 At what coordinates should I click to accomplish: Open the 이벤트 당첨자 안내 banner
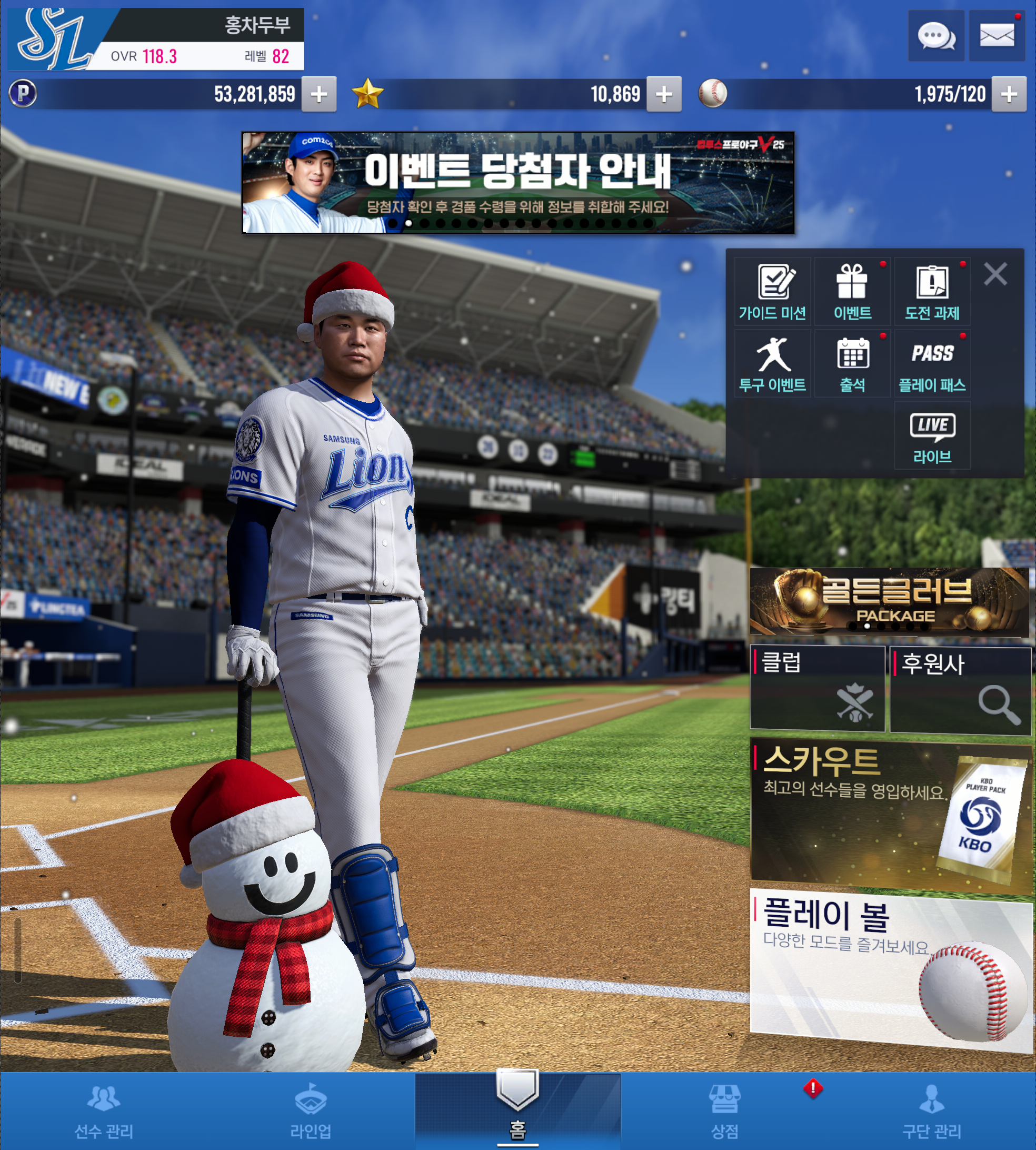pyautogui.click(x=517, y=182)
